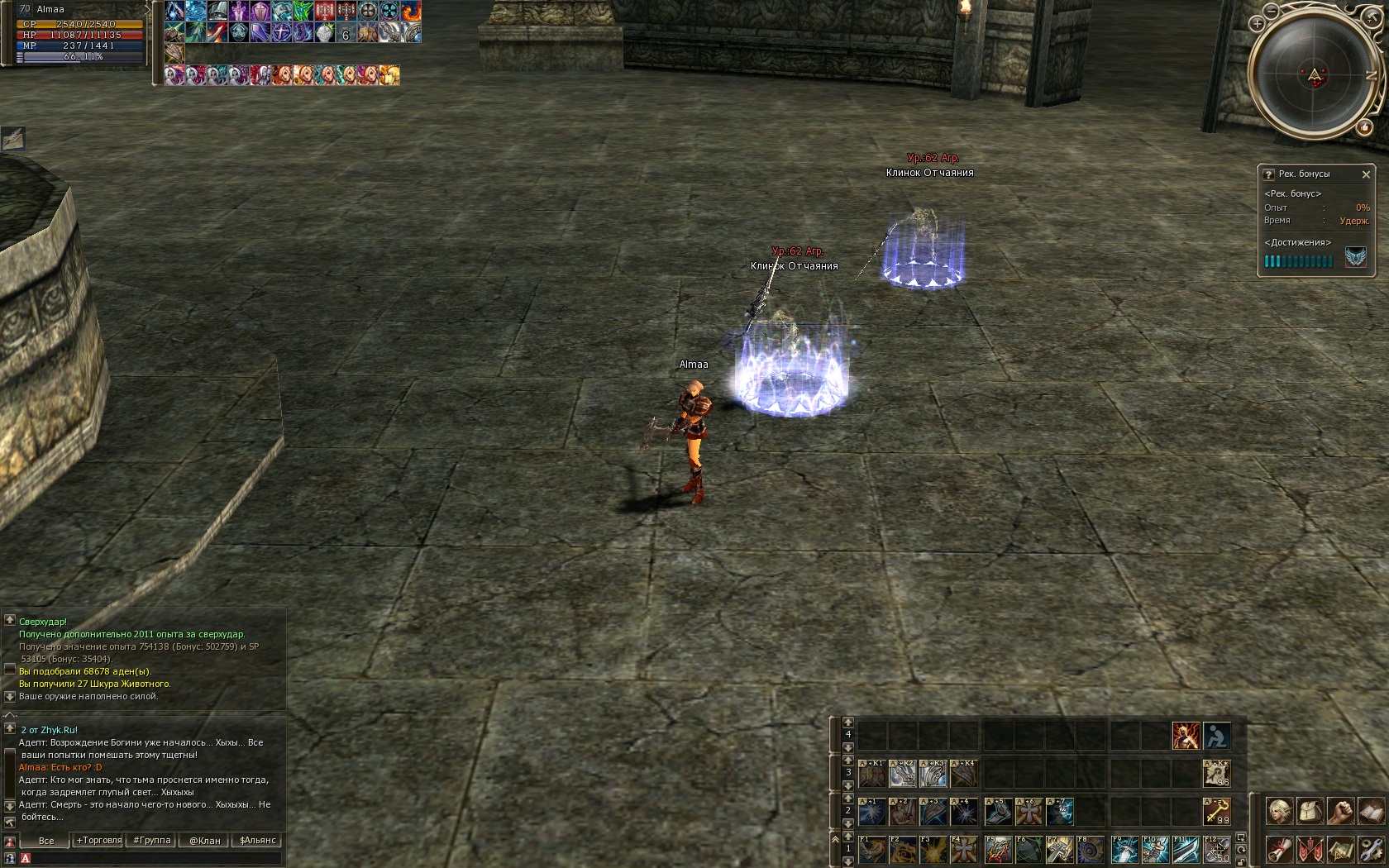Screen dimensions: 1389x868
Task: Click the thumbs-up recommendation button by the radar
Action: point(1363,127)
